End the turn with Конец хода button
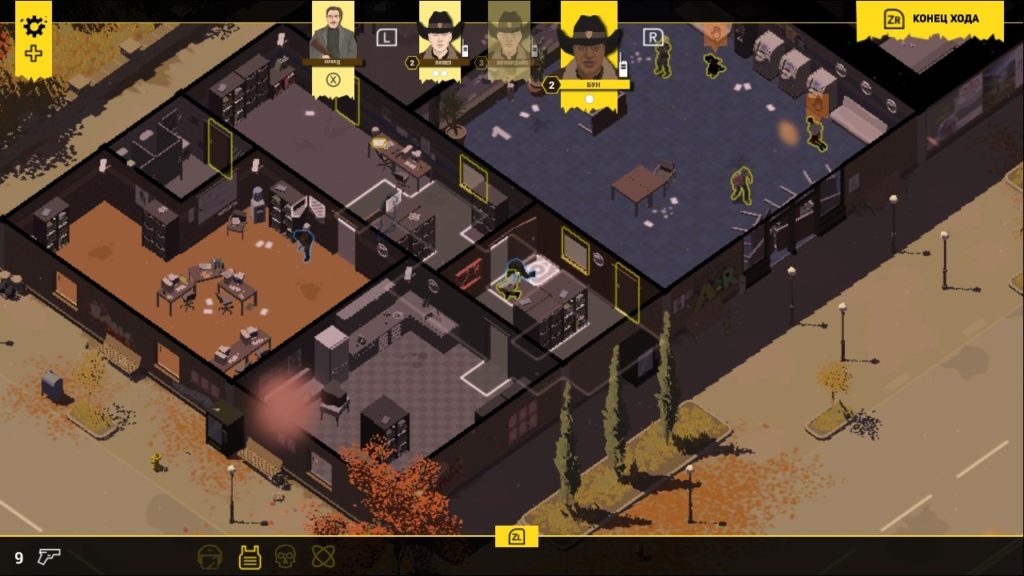Viewport: 1024px width, 576px height. (x=930, y=20)
